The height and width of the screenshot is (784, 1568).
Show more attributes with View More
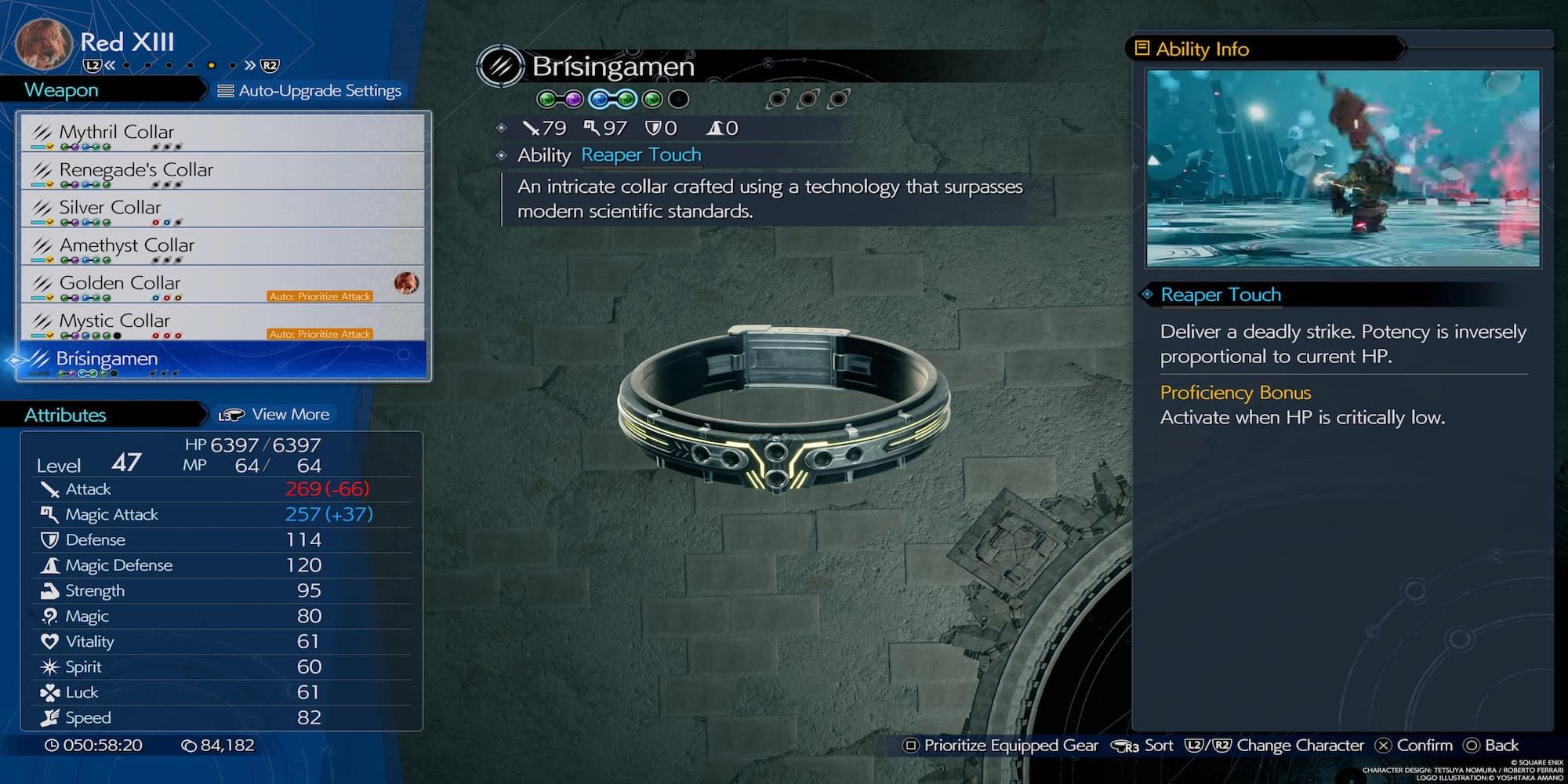pyautogui.click(x=274, y=415)
